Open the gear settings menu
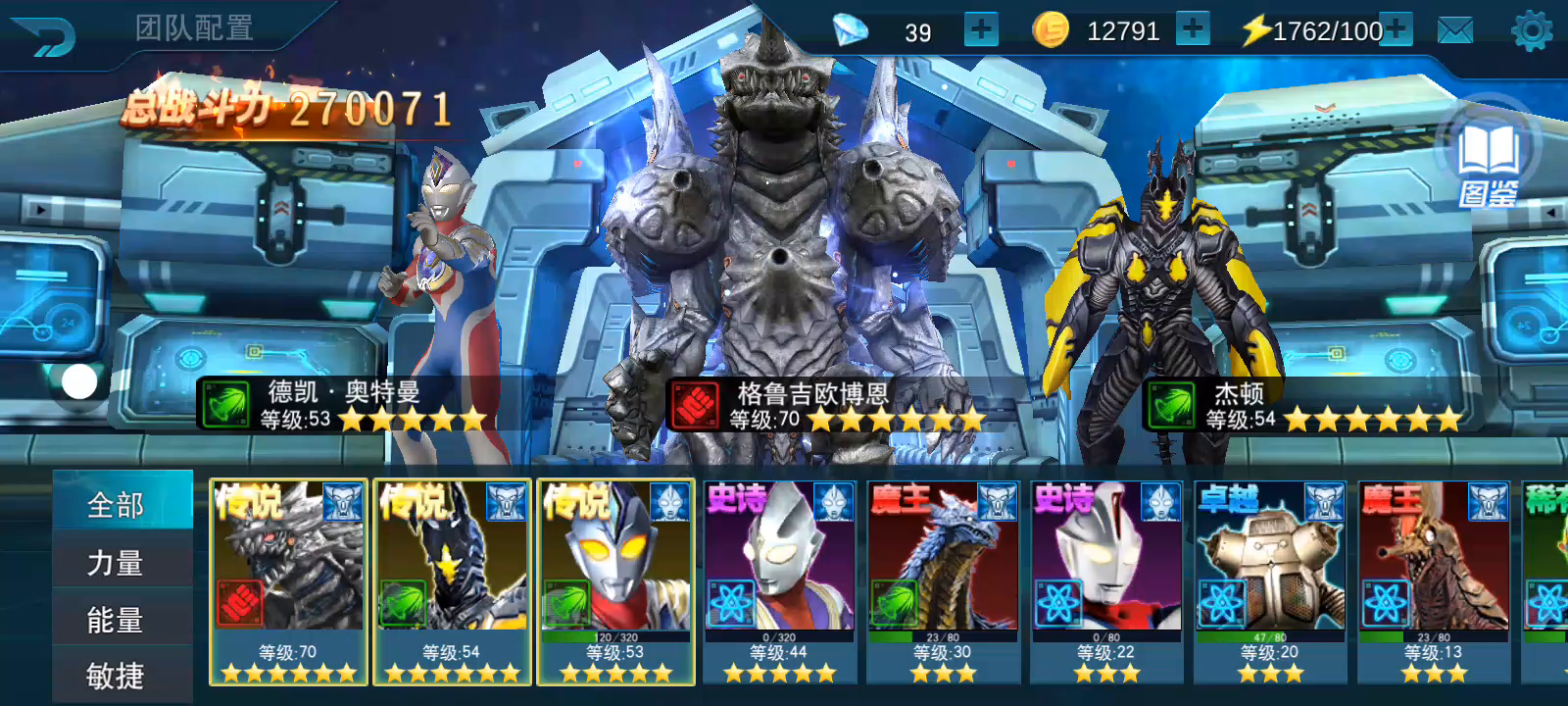The image size is (1568, 706). 1532,31
